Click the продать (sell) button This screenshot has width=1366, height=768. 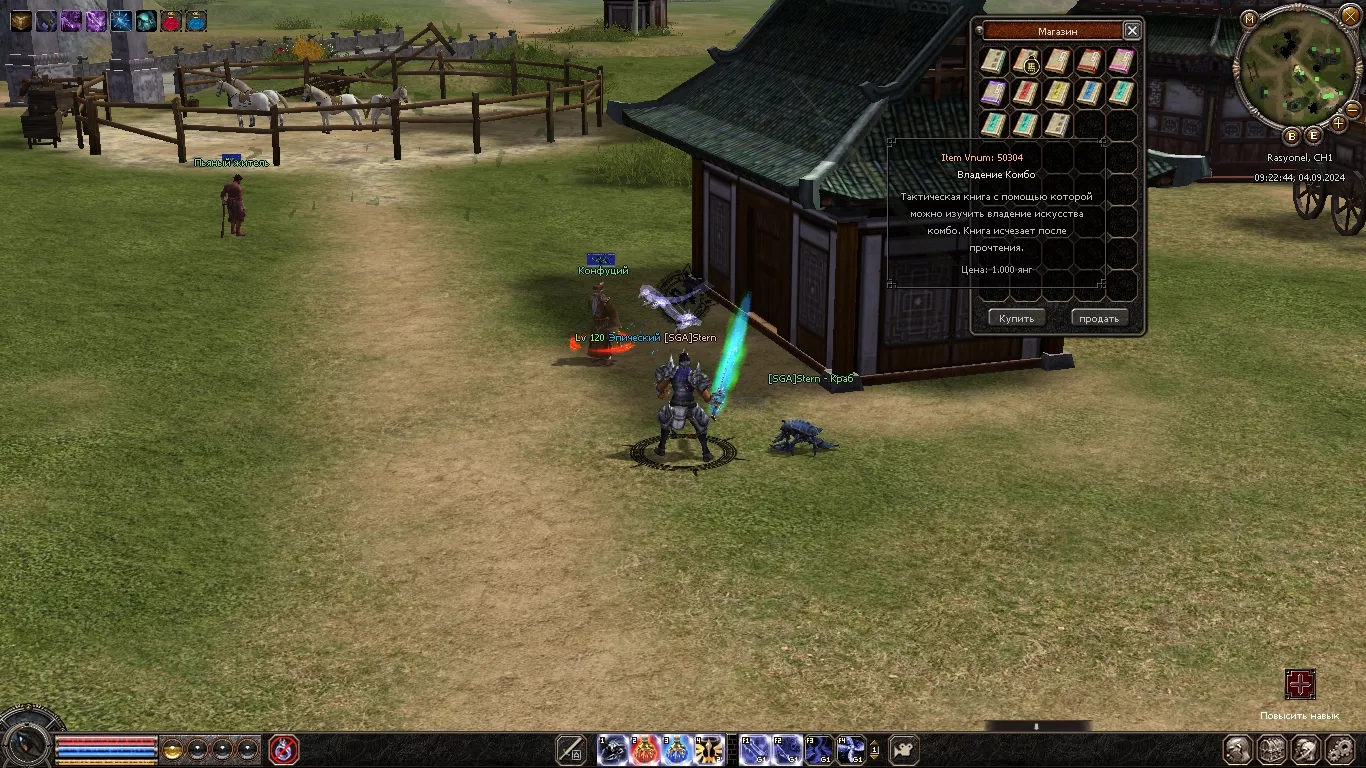[1099, 318]
